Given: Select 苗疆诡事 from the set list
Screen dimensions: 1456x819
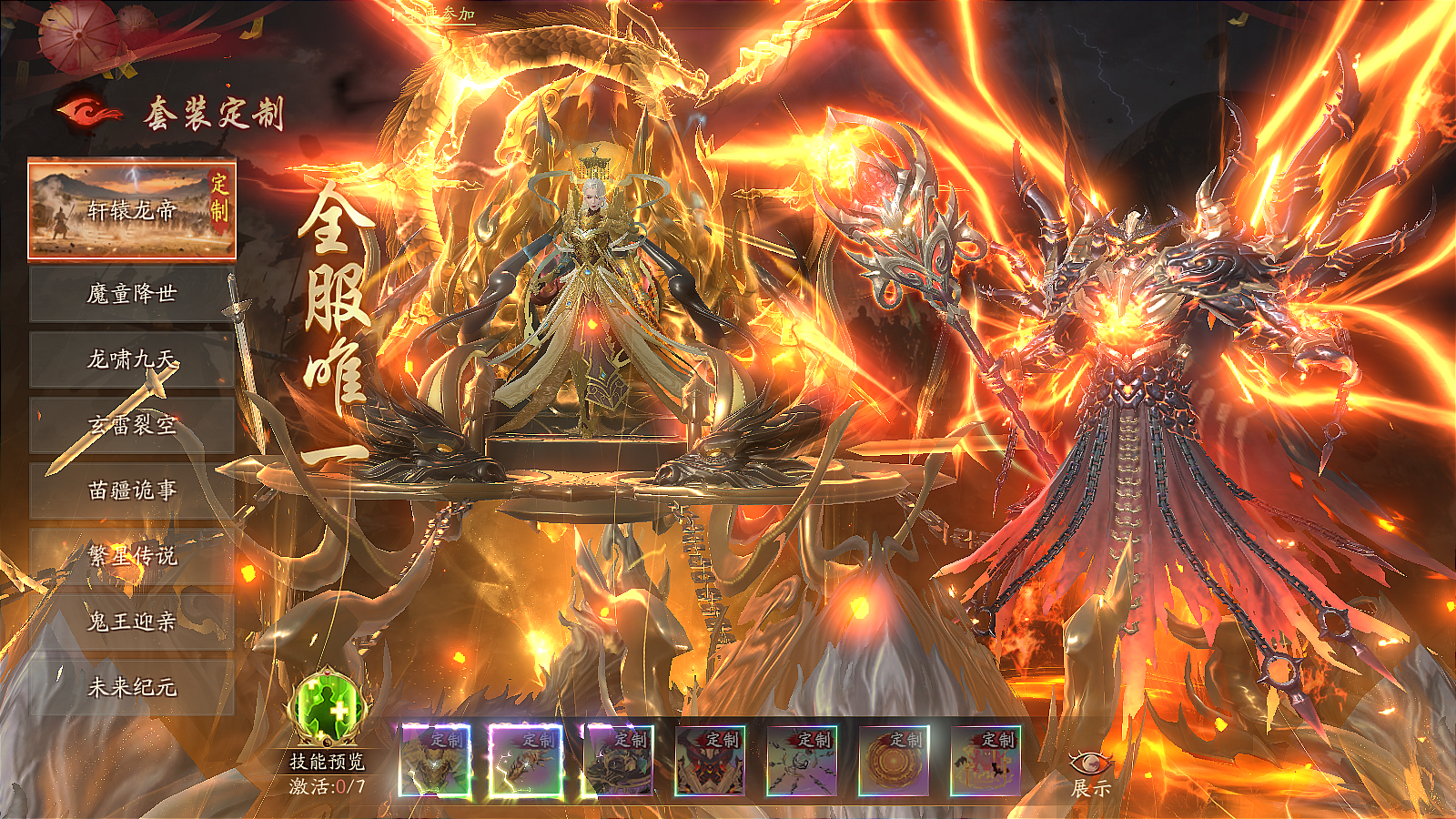Looking at the screenshot, I should [x=132, y=490].
